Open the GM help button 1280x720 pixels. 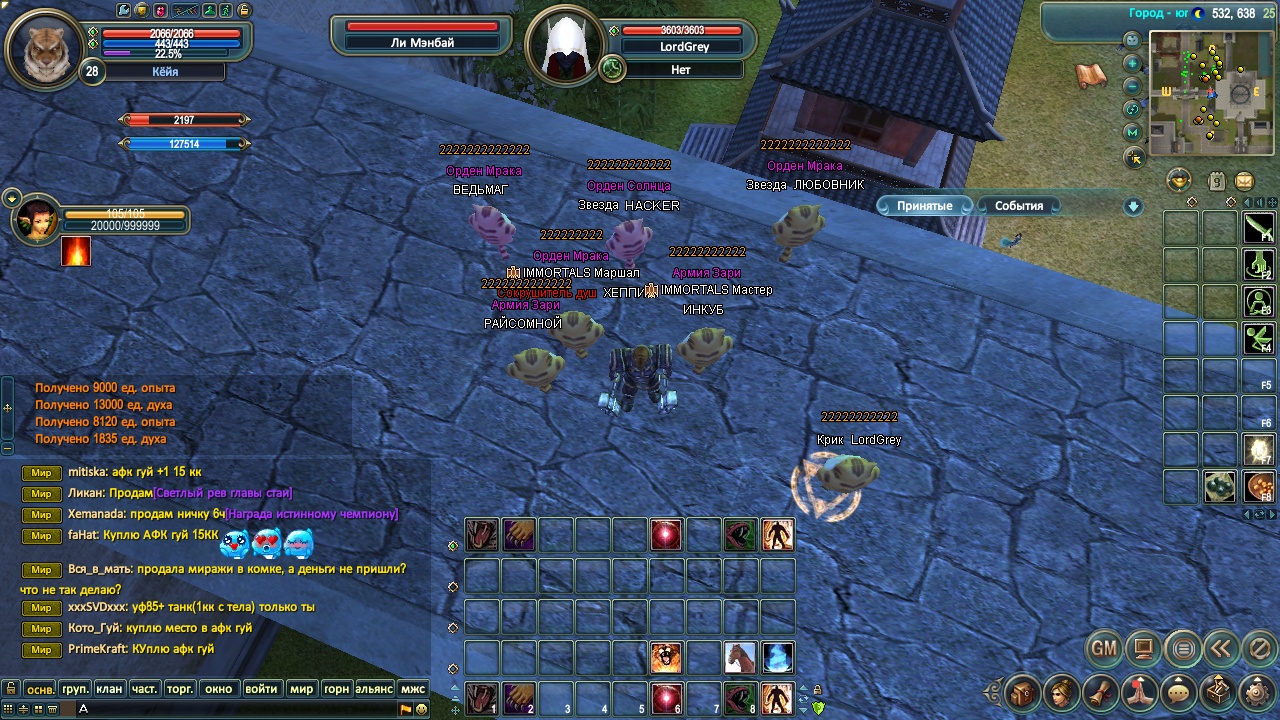1103,649
